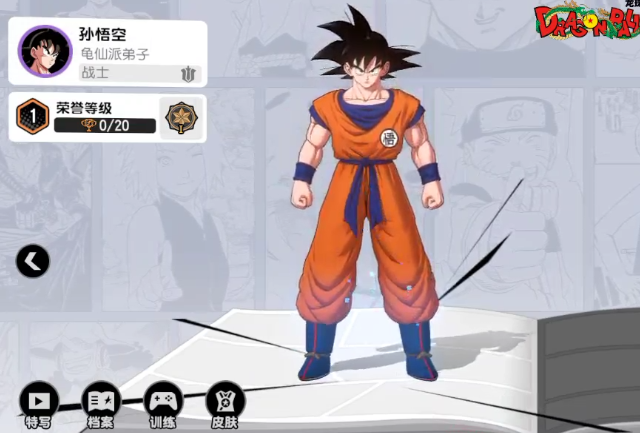Go back with the left arrow button
Screen dimensions: 640x433
(32, 262)
